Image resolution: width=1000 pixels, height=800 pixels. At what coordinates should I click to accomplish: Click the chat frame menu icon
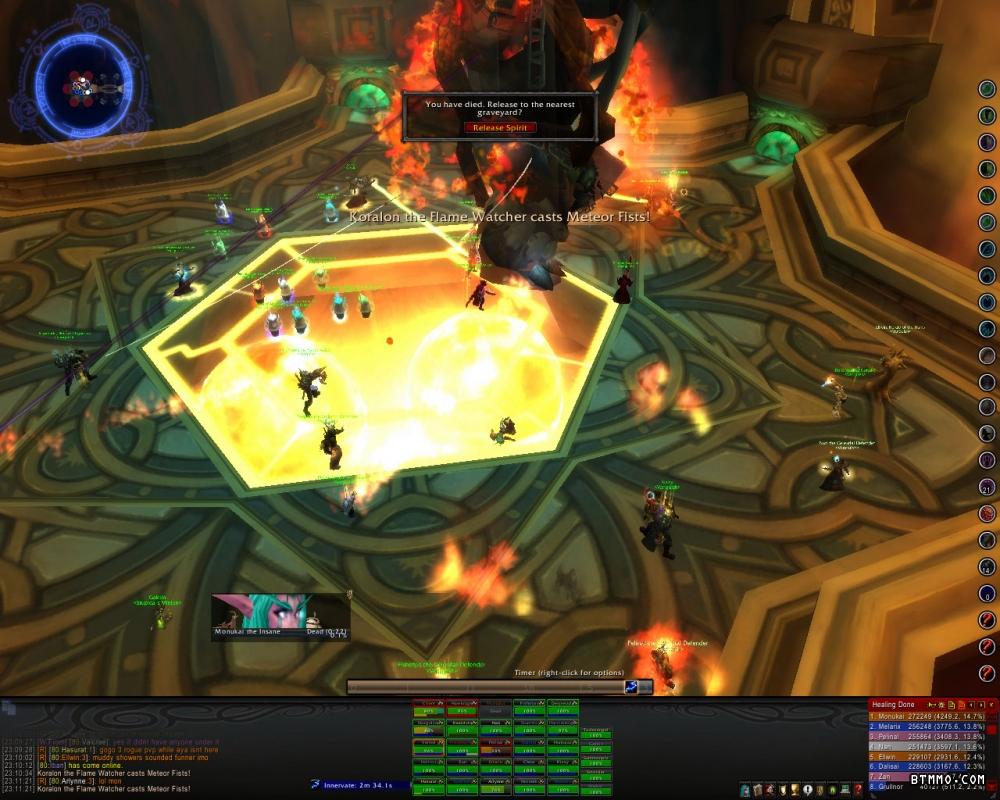(9, 708)
